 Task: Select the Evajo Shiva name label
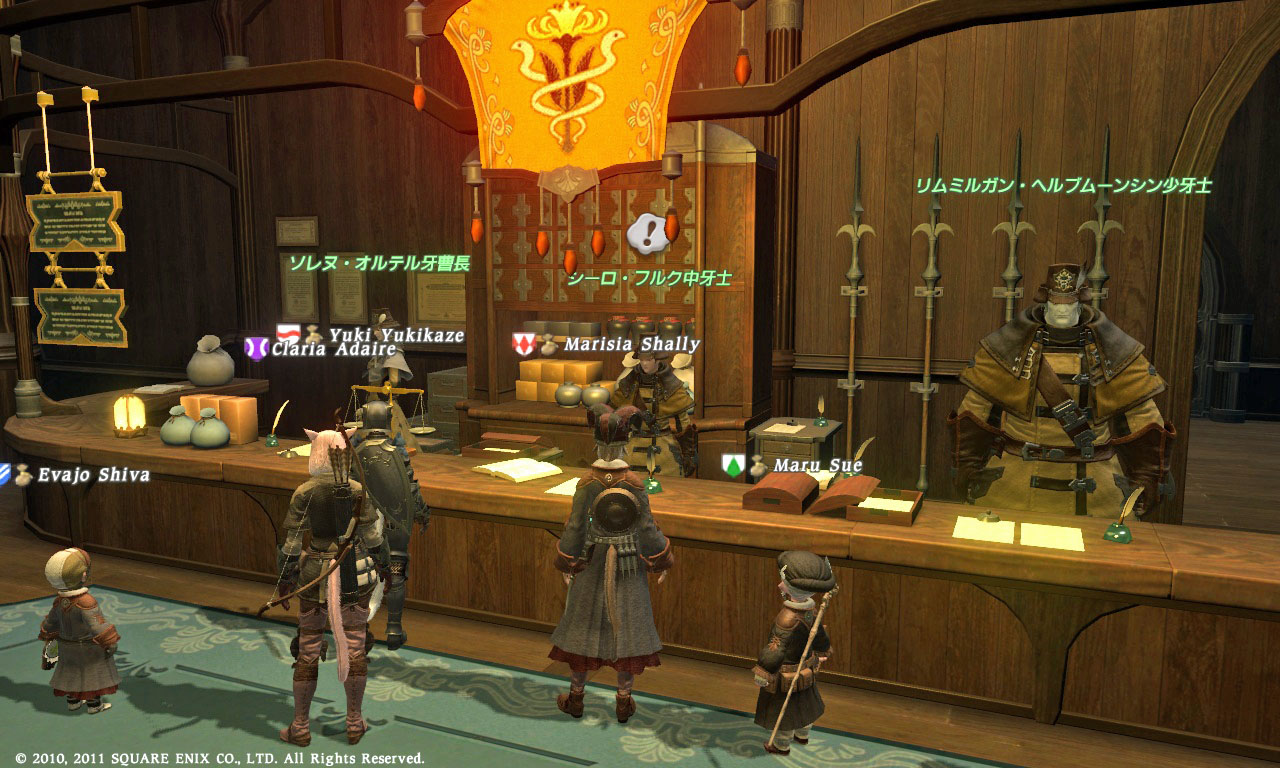(x=93, y=475)
